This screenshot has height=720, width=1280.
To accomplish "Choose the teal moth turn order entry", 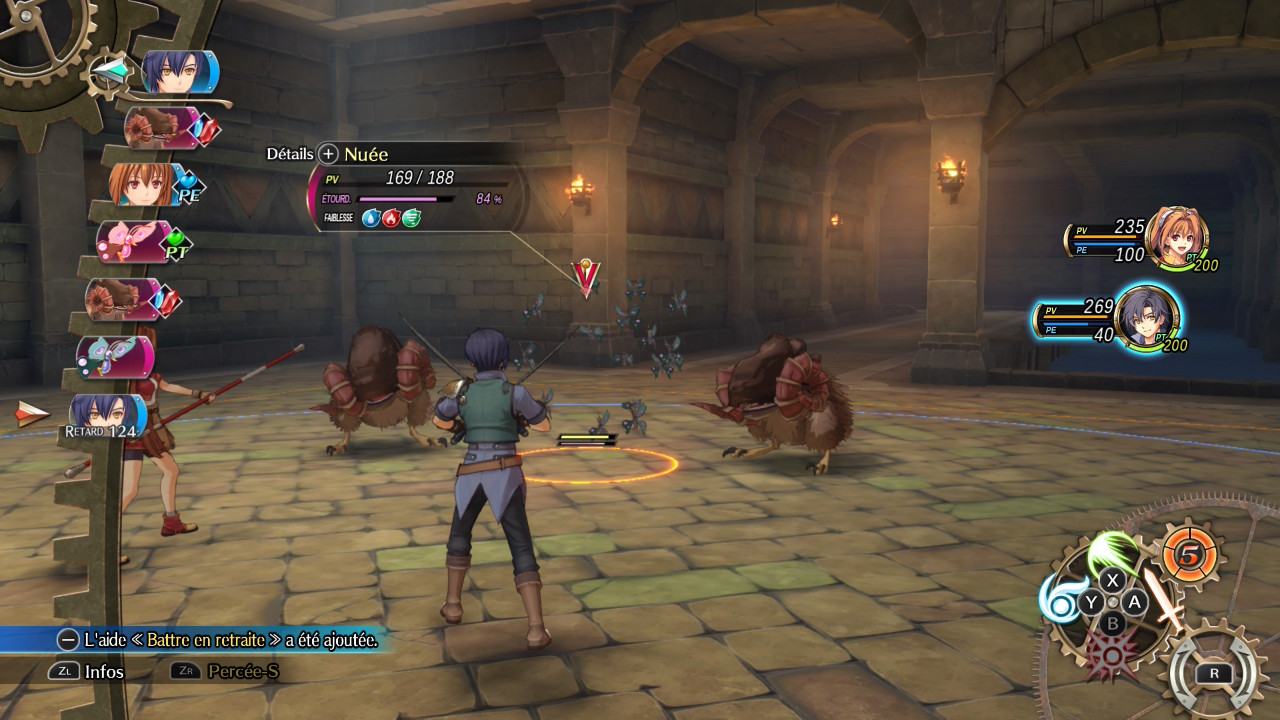I will 114,357.
